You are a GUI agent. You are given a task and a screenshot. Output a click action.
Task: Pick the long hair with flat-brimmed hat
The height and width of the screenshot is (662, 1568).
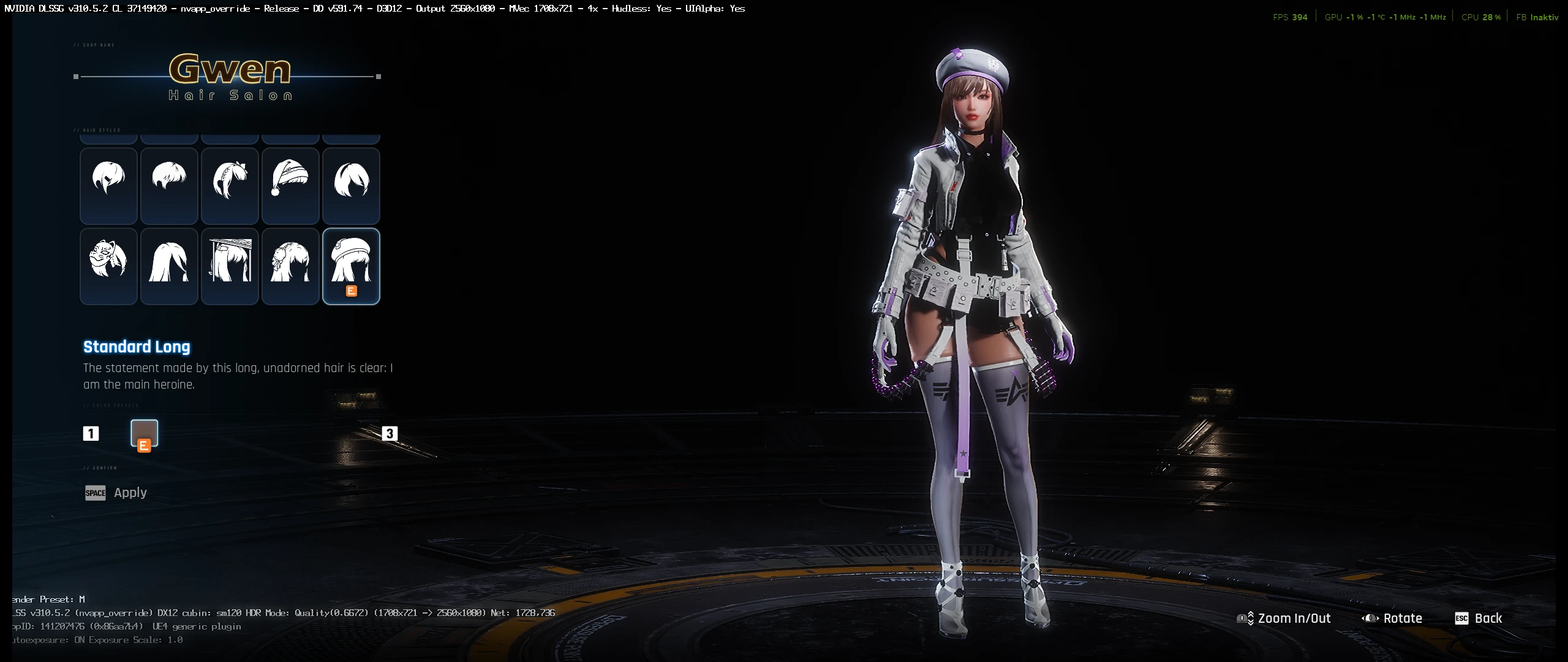click(230, 266)
